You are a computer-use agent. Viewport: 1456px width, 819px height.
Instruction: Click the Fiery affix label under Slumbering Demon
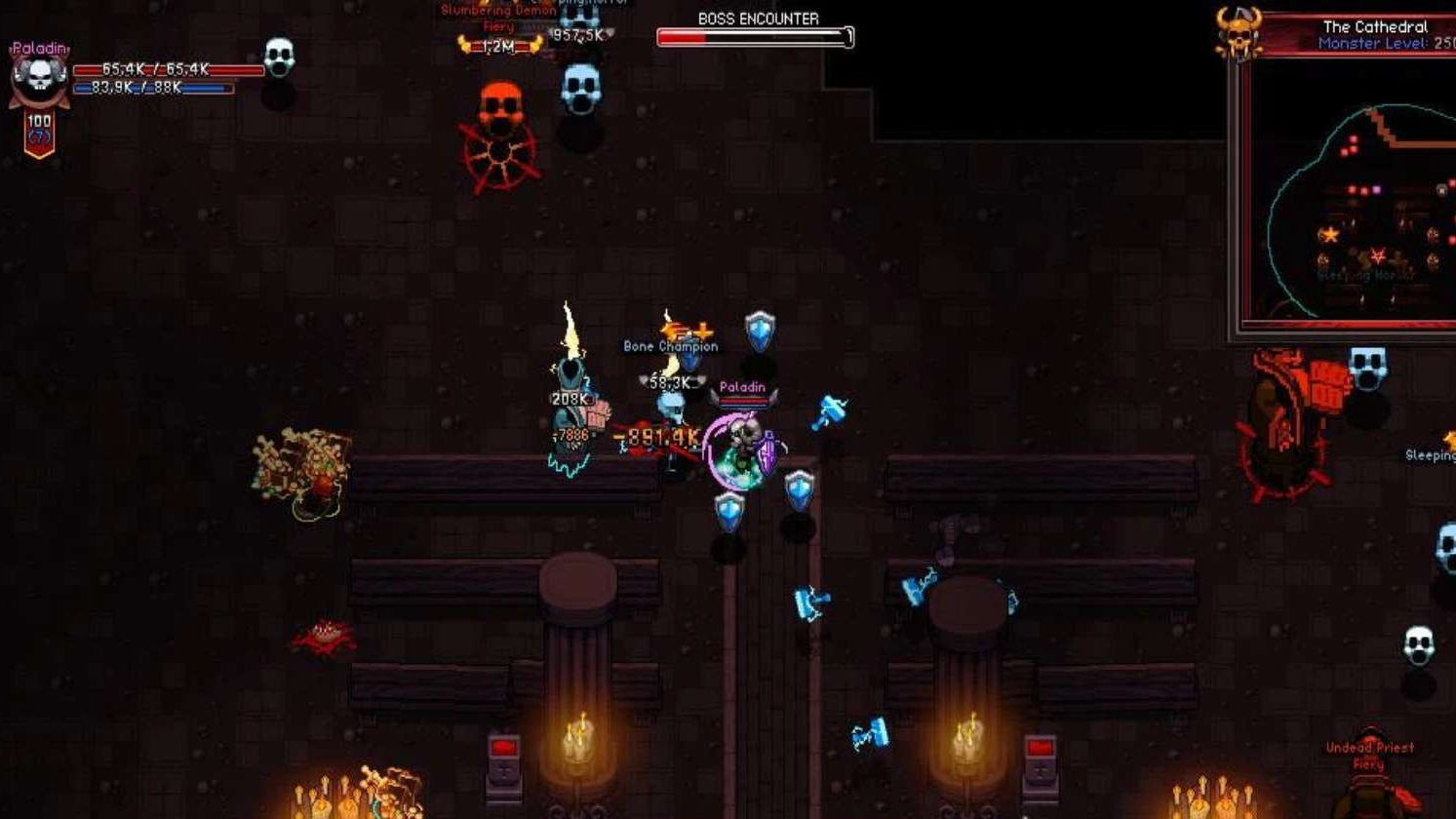pos(498,27)
